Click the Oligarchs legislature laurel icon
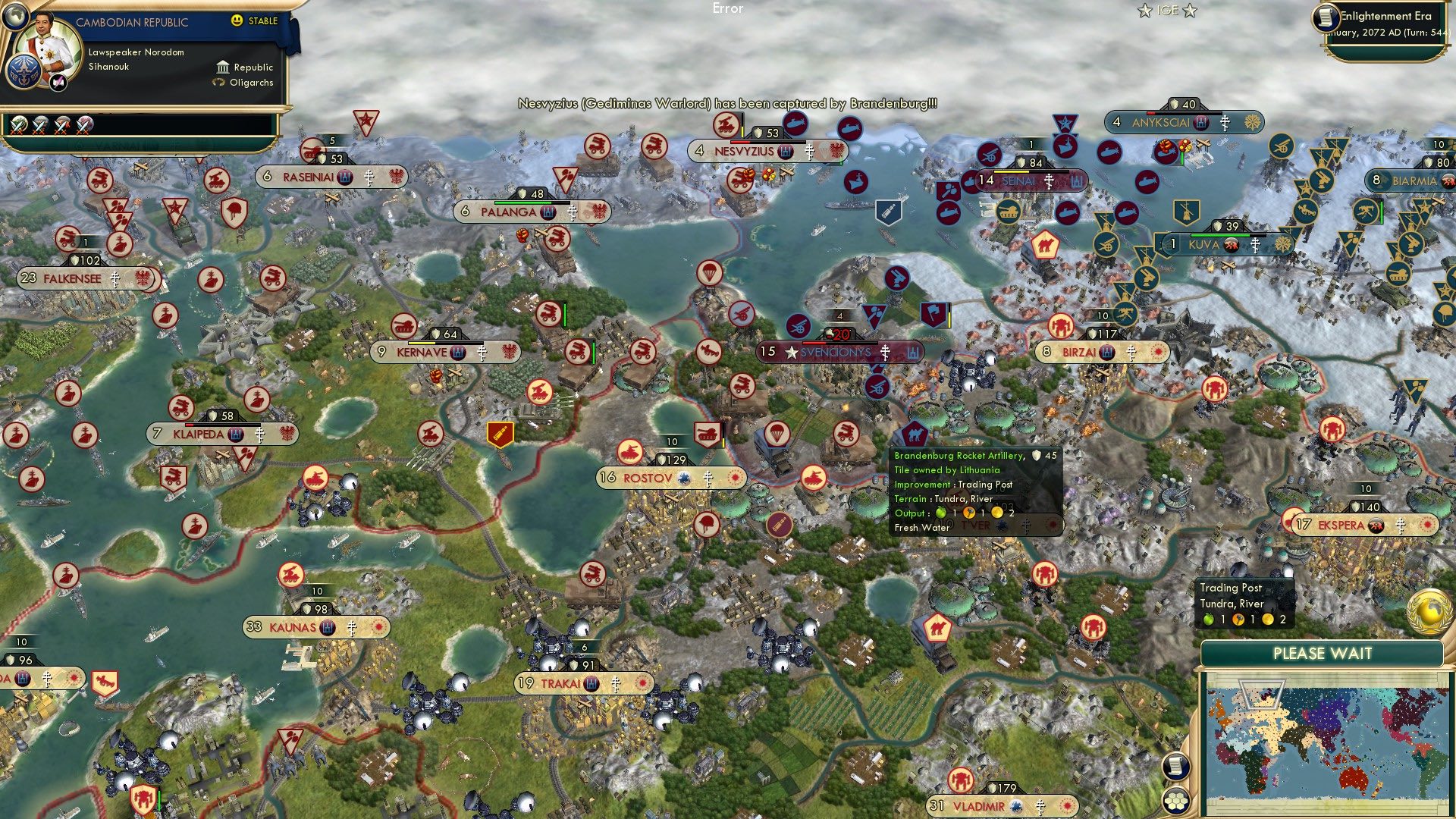The height and width of the screenshot is (819, 1456). (218, 82)
